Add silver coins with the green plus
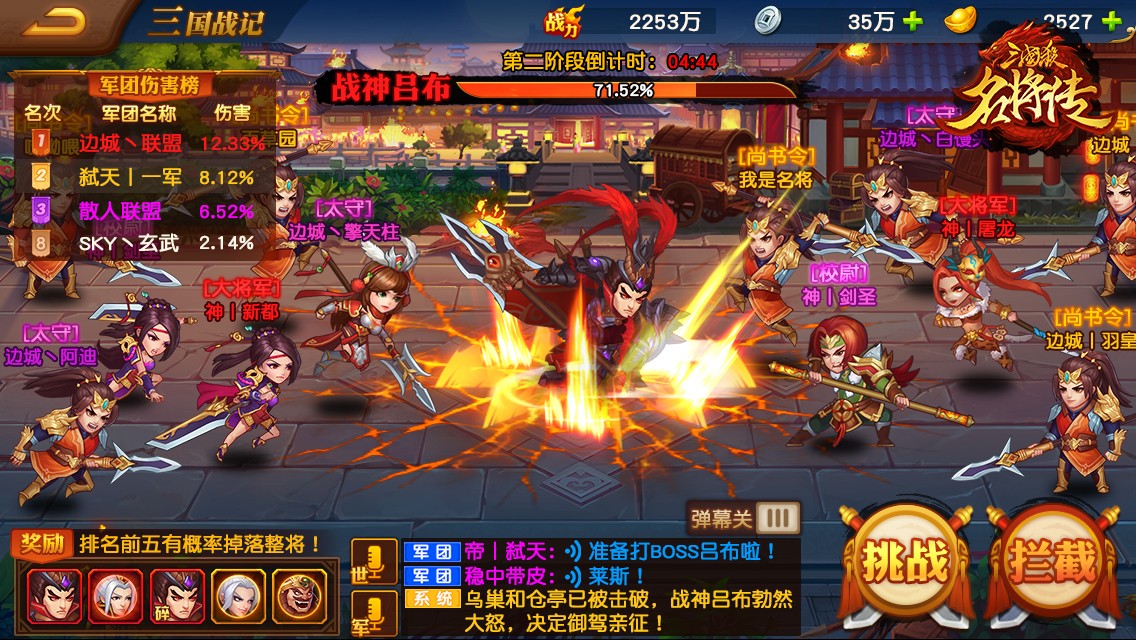This screenshot has width=1136, height=640. (912, 21)
